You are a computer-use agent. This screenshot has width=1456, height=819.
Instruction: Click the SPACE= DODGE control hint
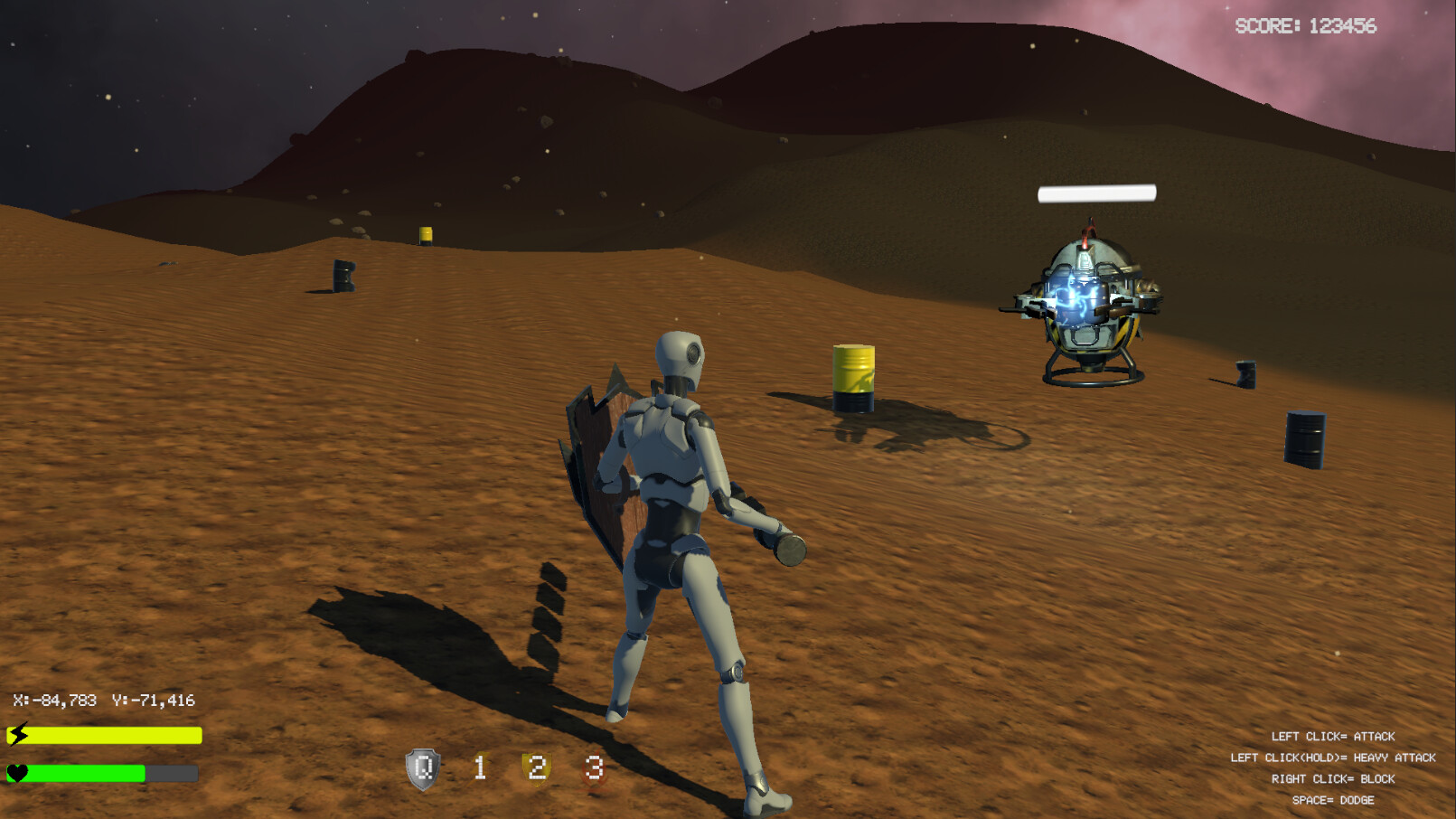tap(1333, 800)
